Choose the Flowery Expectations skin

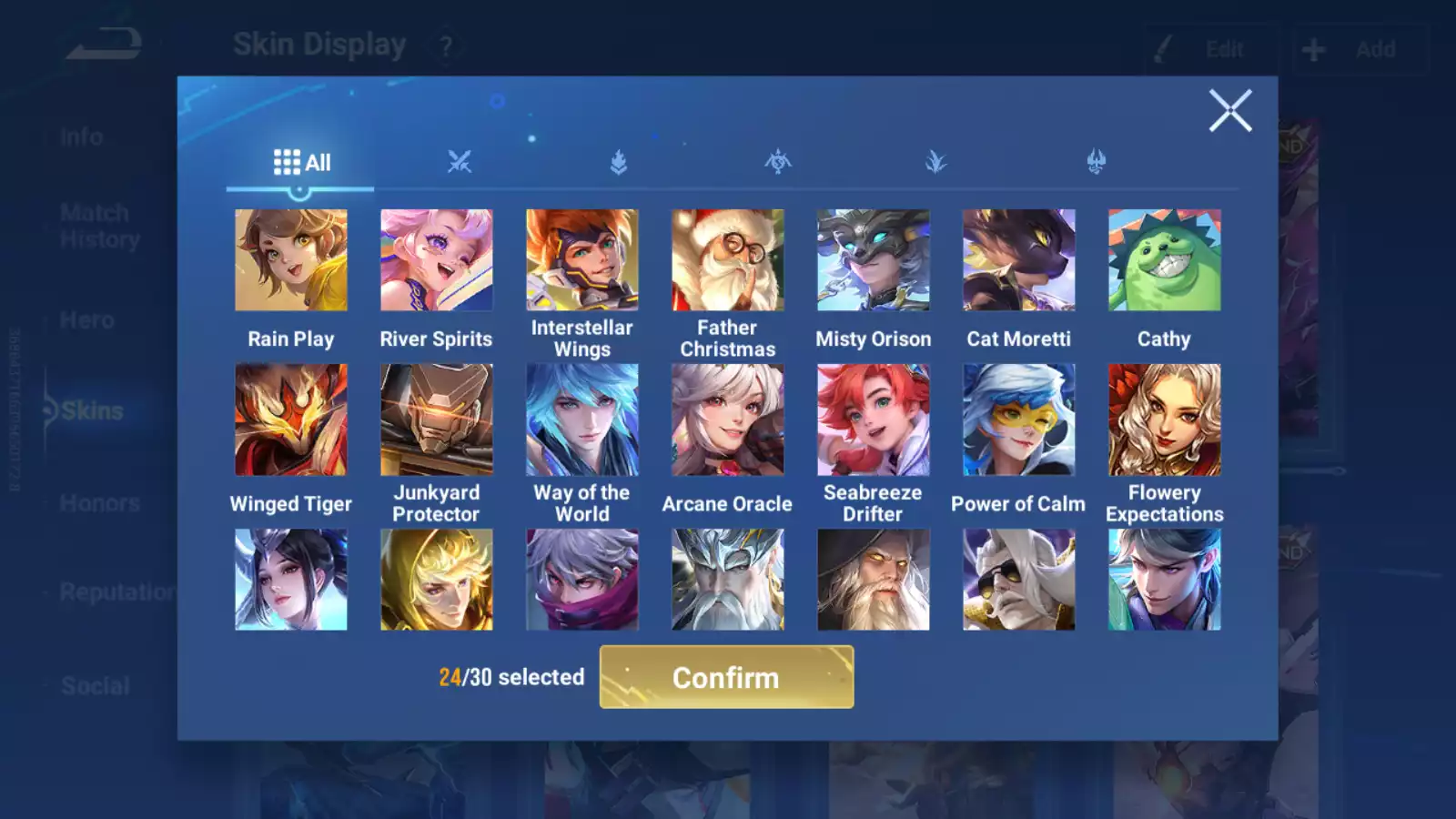(1164, 419)
